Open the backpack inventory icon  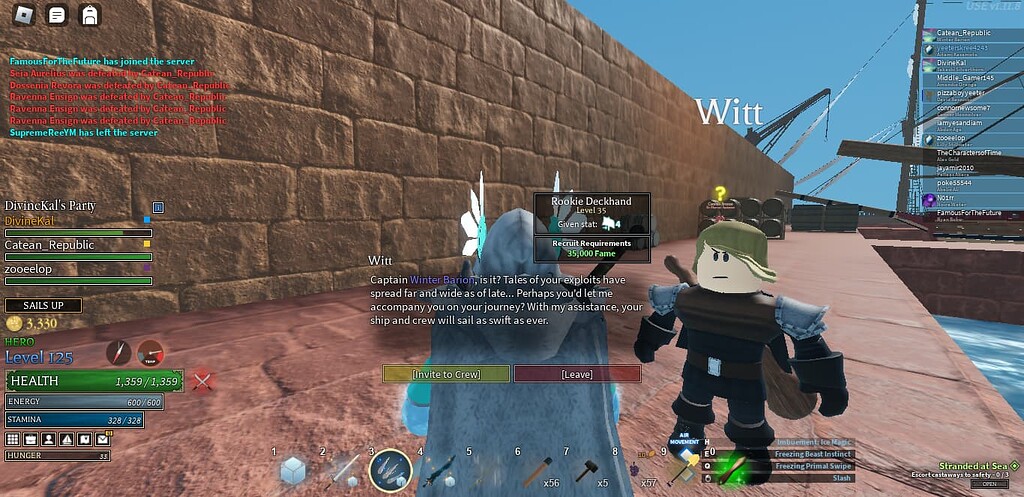(x=90, y=15)
